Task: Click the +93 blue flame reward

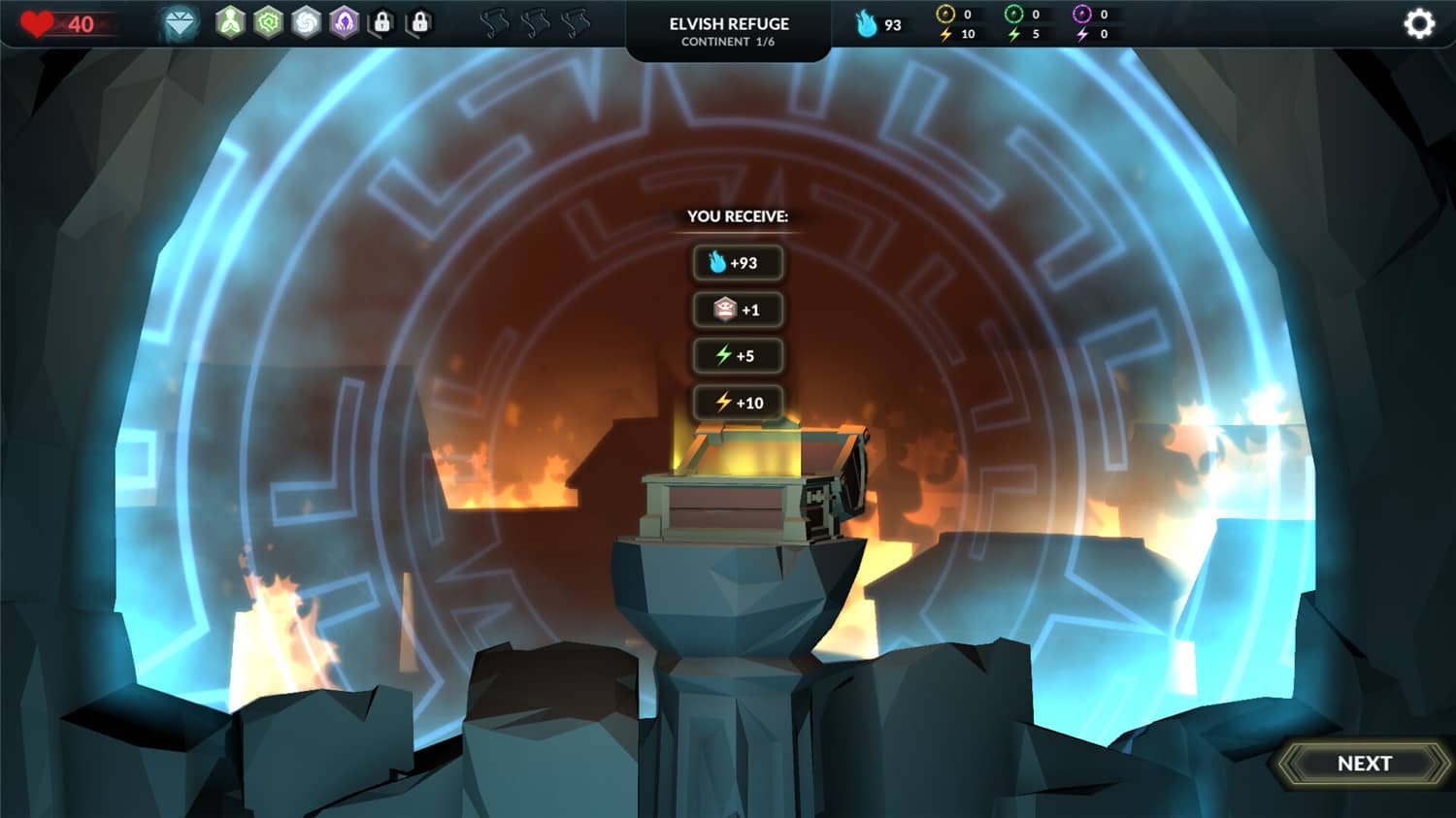Action: tap(737, 263)
